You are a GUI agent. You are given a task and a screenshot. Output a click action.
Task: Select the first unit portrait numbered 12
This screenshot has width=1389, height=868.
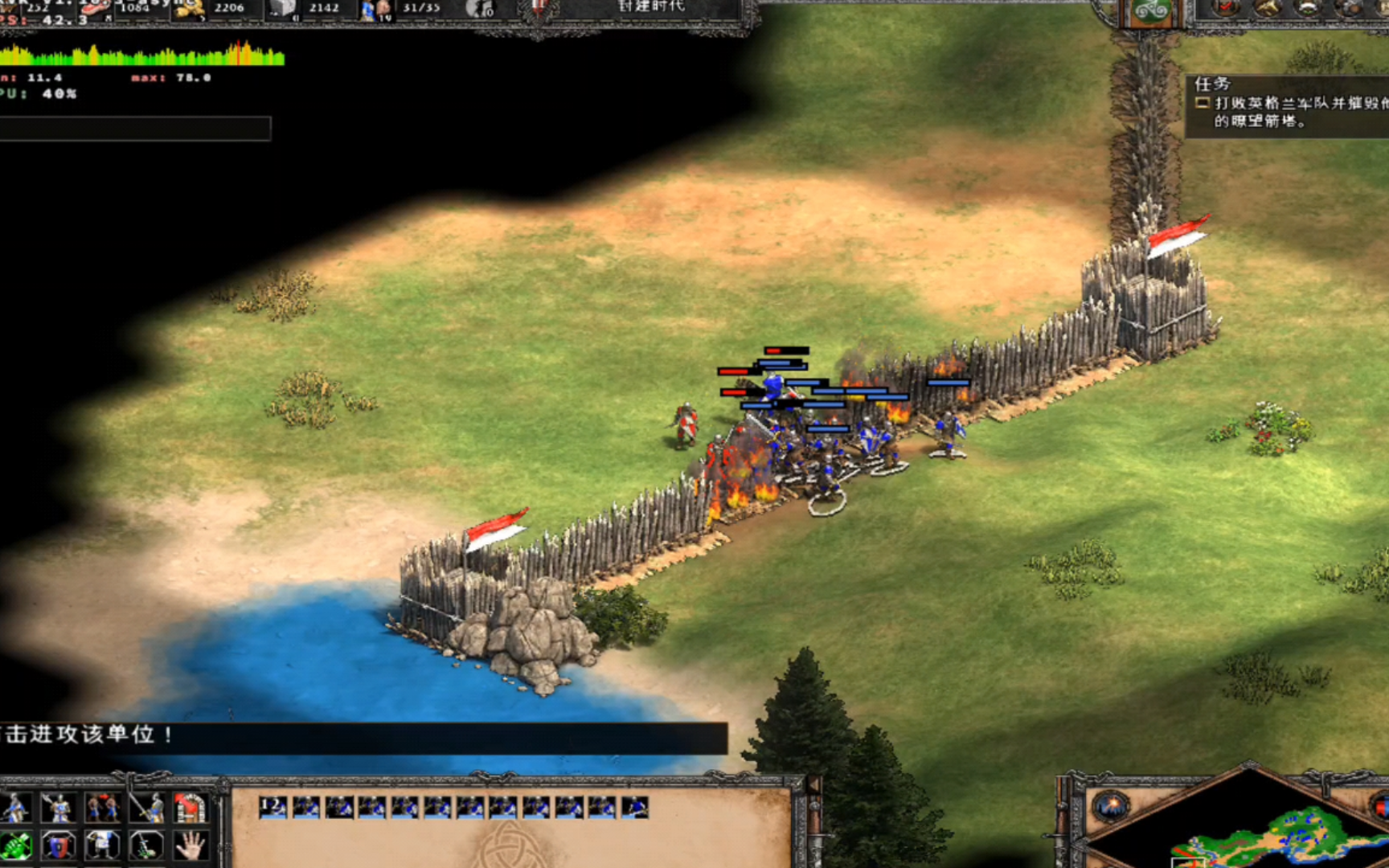pos(273,807)
